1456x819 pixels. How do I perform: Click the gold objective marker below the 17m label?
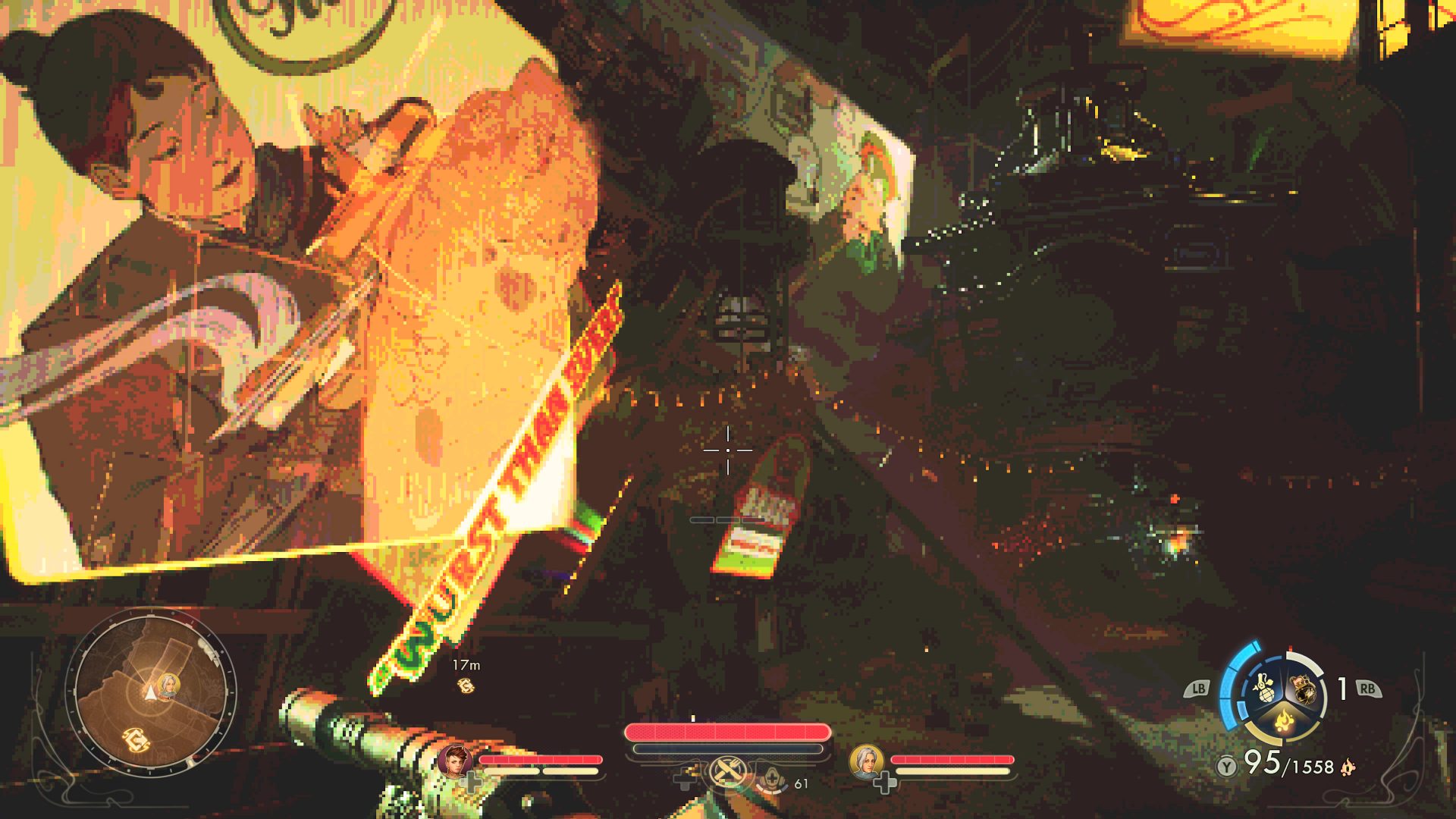pyautogui.click(x=466, y=686)
